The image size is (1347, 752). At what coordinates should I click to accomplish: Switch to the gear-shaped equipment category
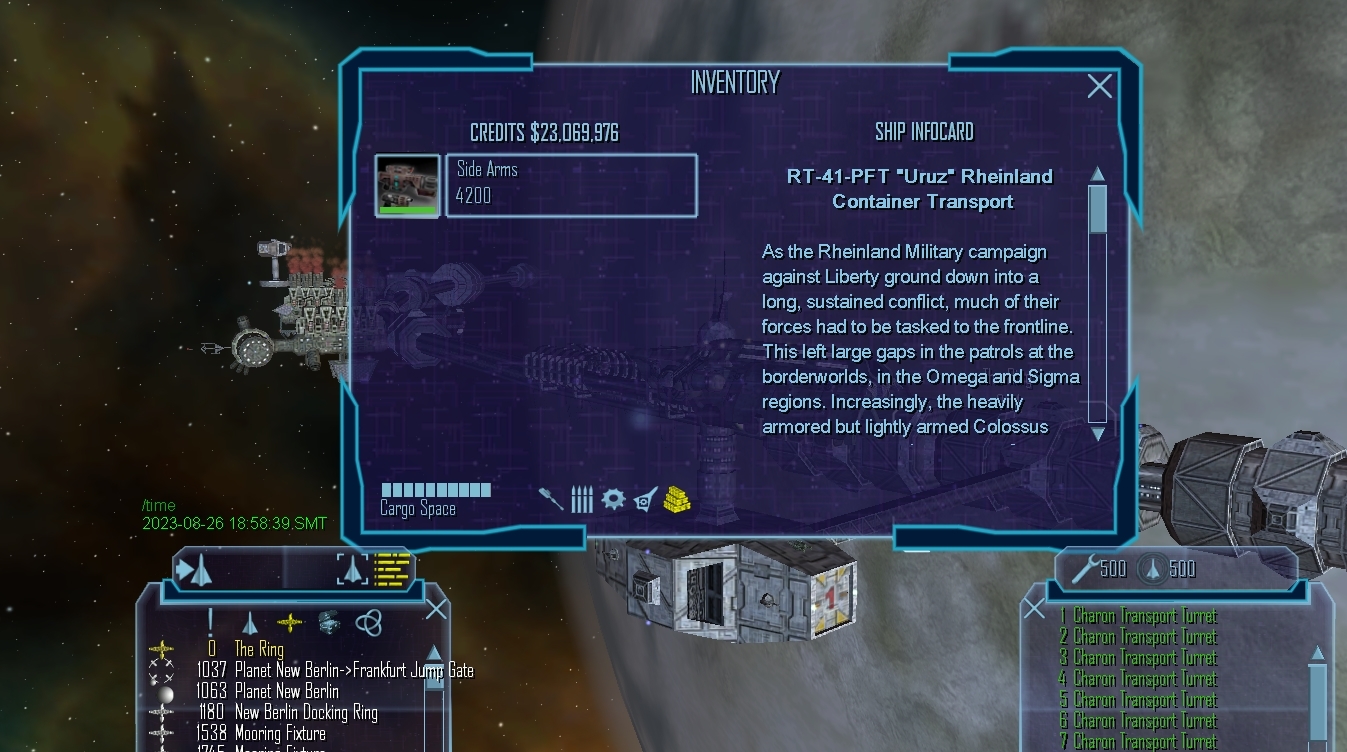pos(613,499)
